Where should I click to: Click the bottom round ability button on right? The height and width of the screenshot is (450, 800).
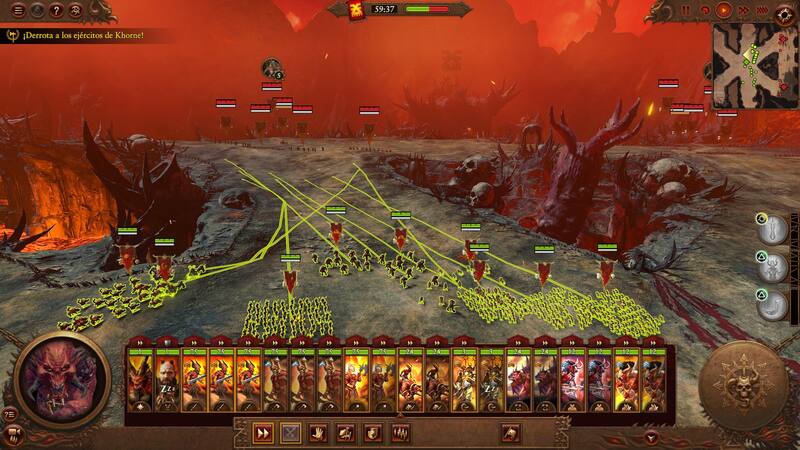tap(771, 304)
